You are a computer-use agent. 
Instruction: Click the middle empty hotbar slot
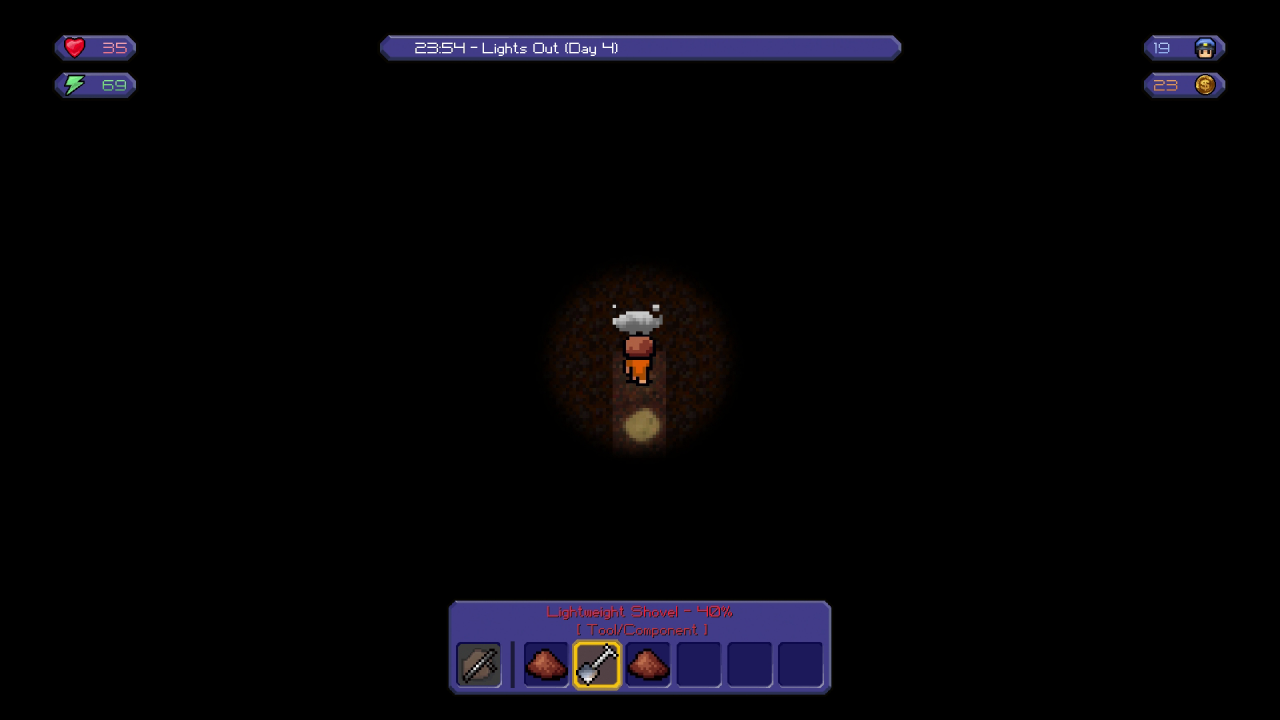click(749, 664)
